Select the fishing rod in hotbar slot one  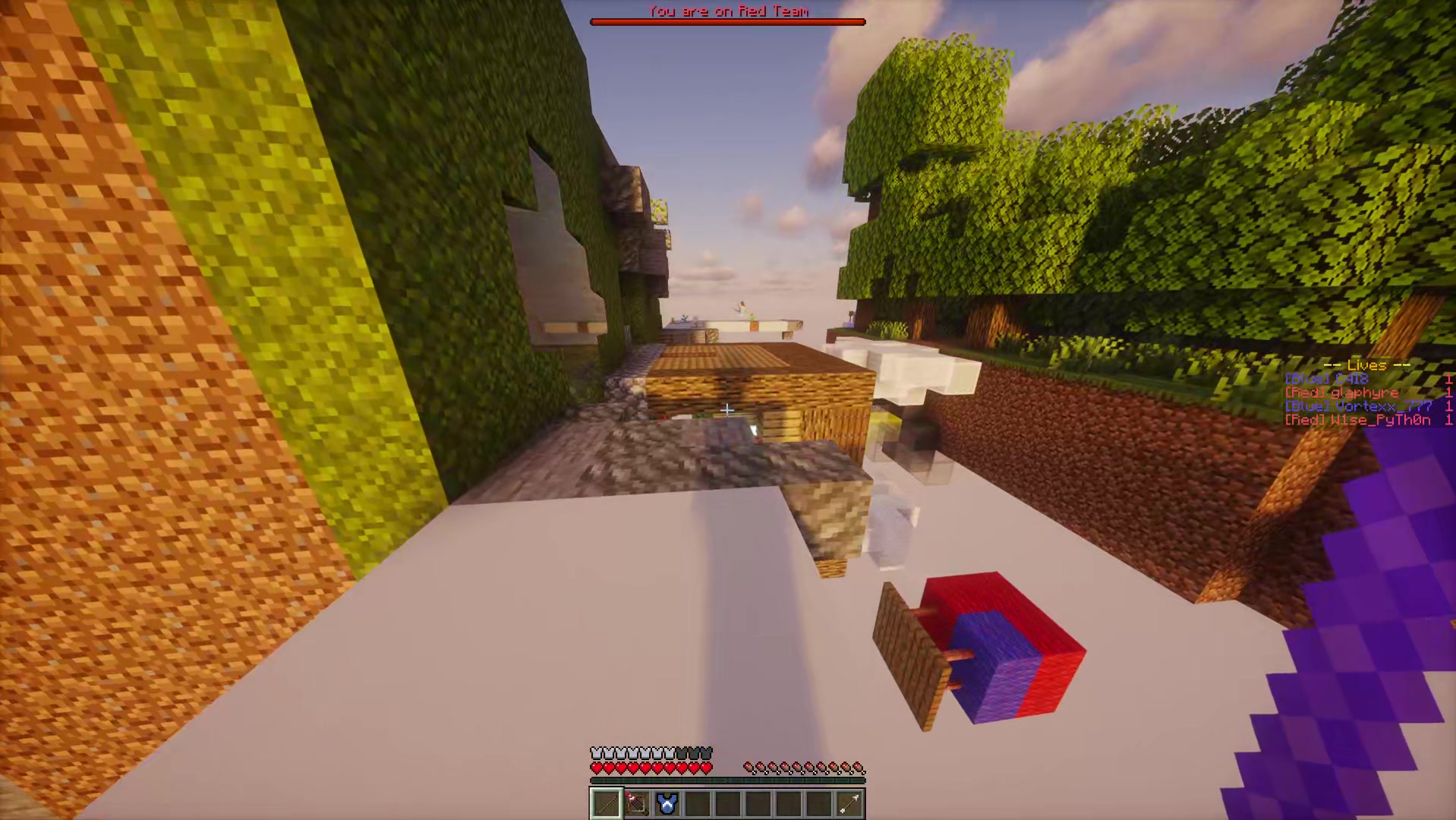click(605, 803)
